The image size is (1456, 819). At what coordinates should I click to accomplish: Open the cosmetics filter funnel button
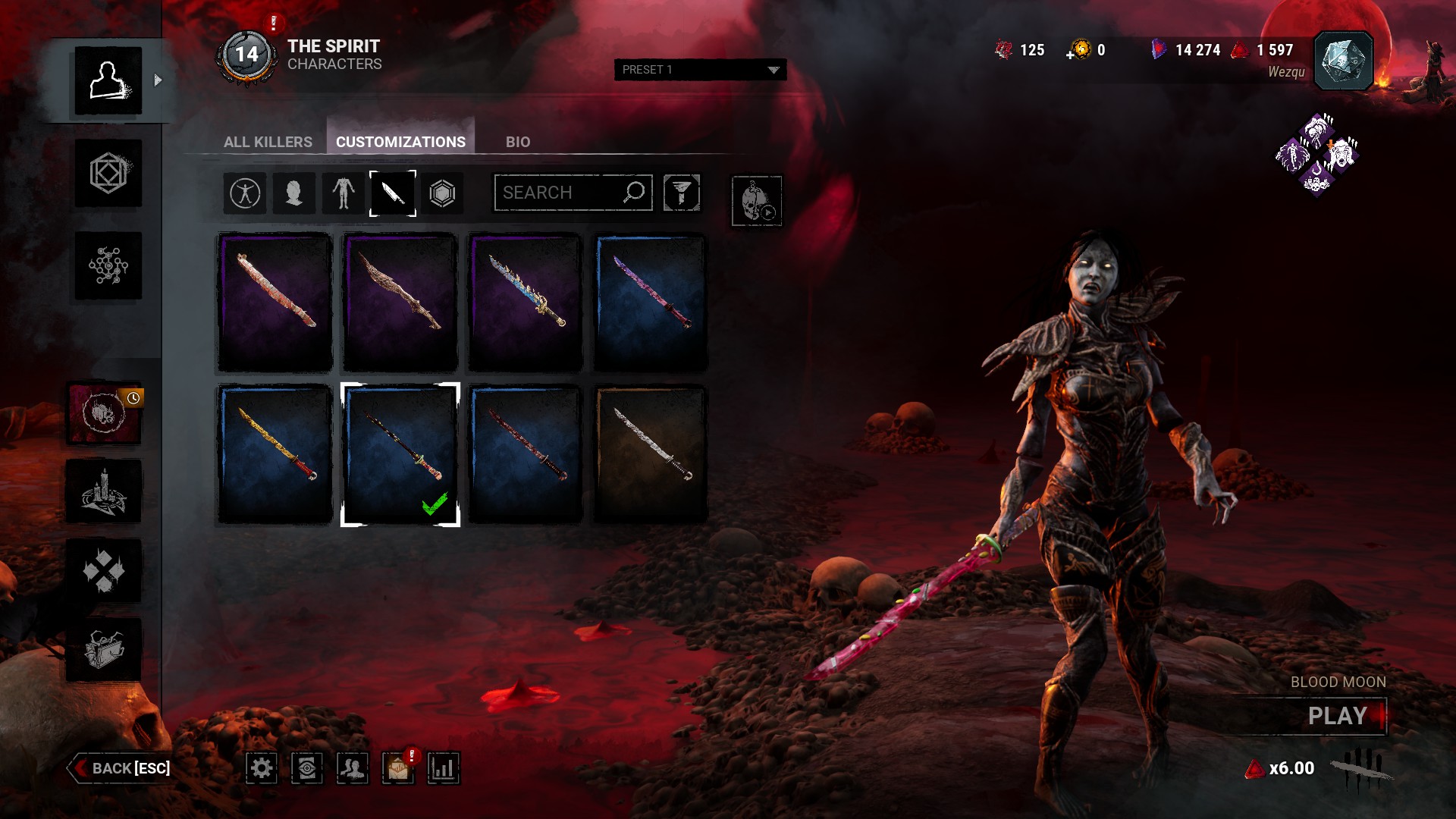coord(681,193)
